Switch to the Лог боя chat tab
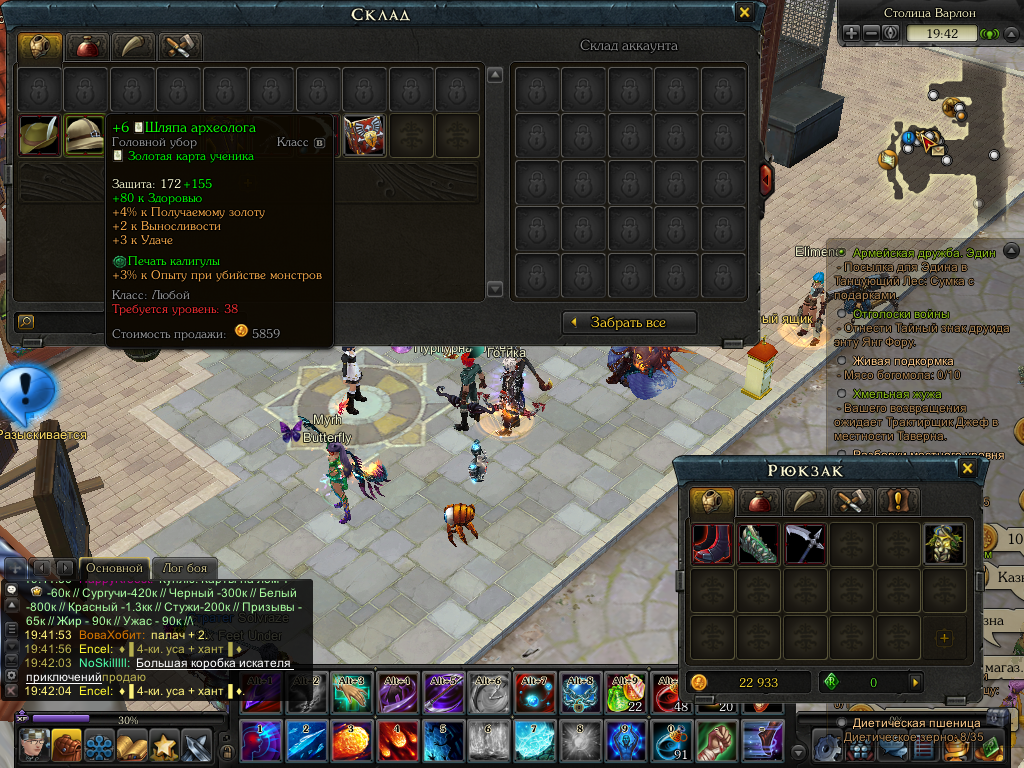Viewport: 1024px width, 768px height. click(183, 568)
